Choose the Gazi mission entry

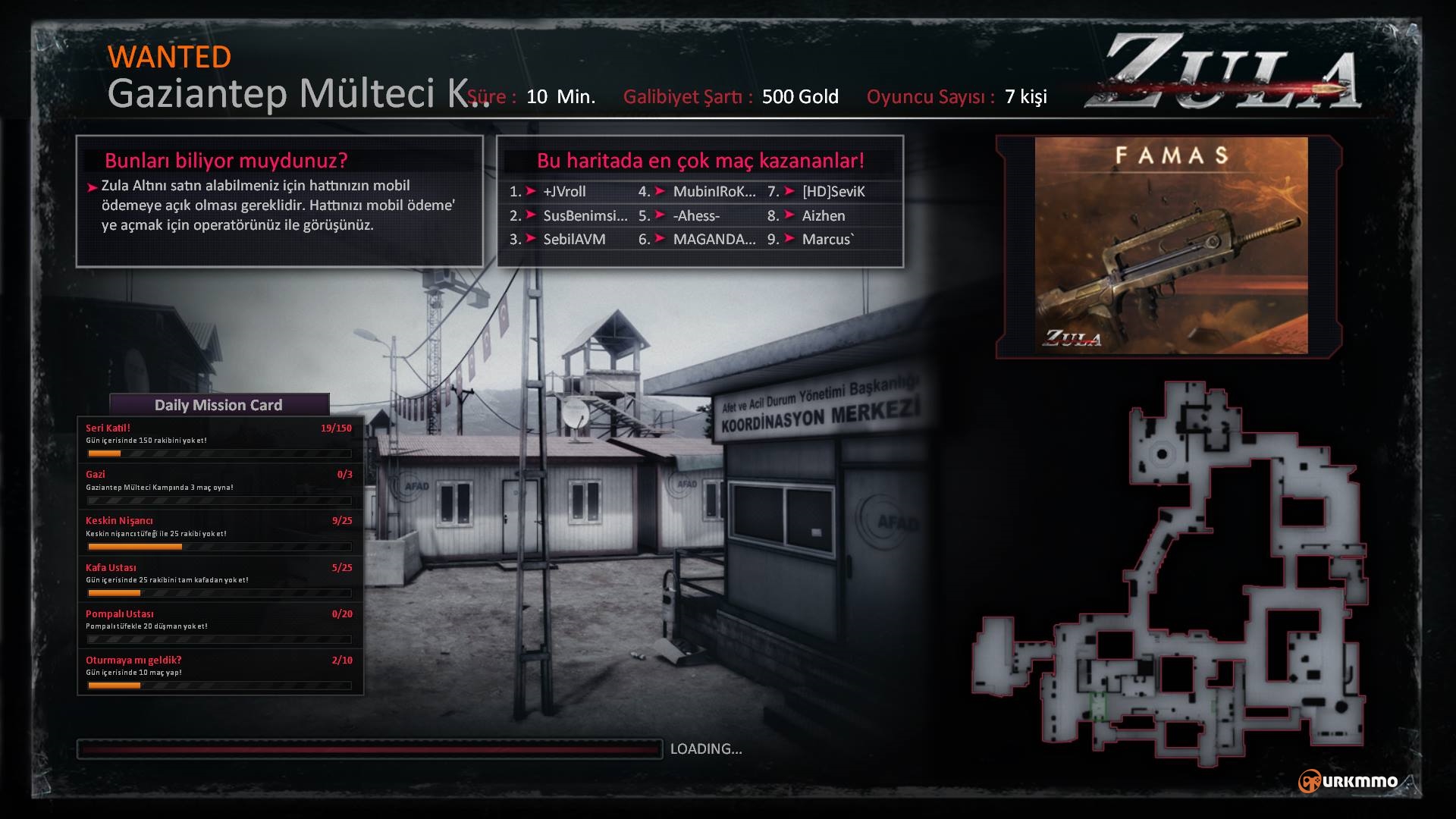tap(219, 486)
